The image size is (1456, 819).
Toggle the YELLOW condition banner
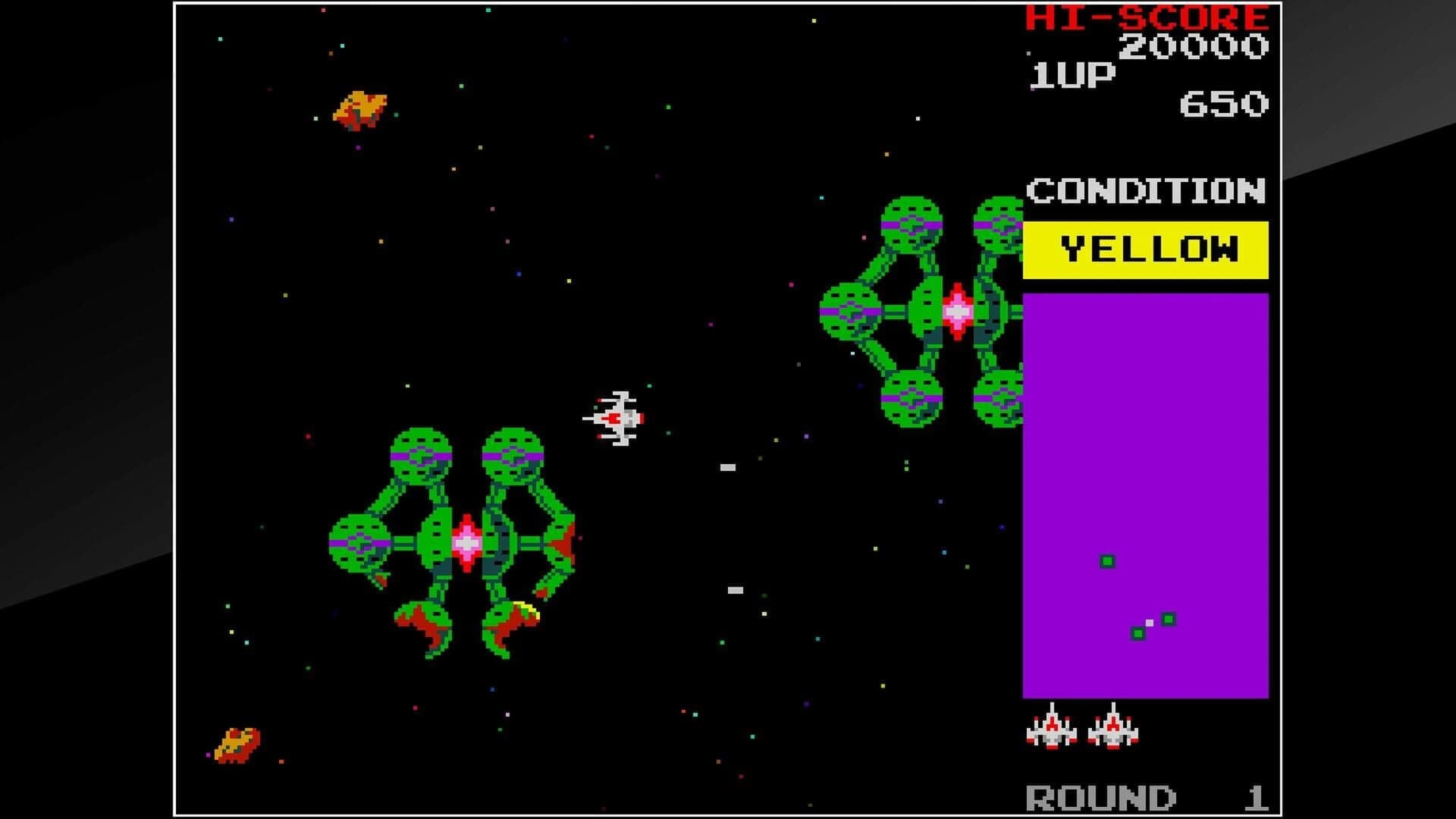tap(1147, 249)
